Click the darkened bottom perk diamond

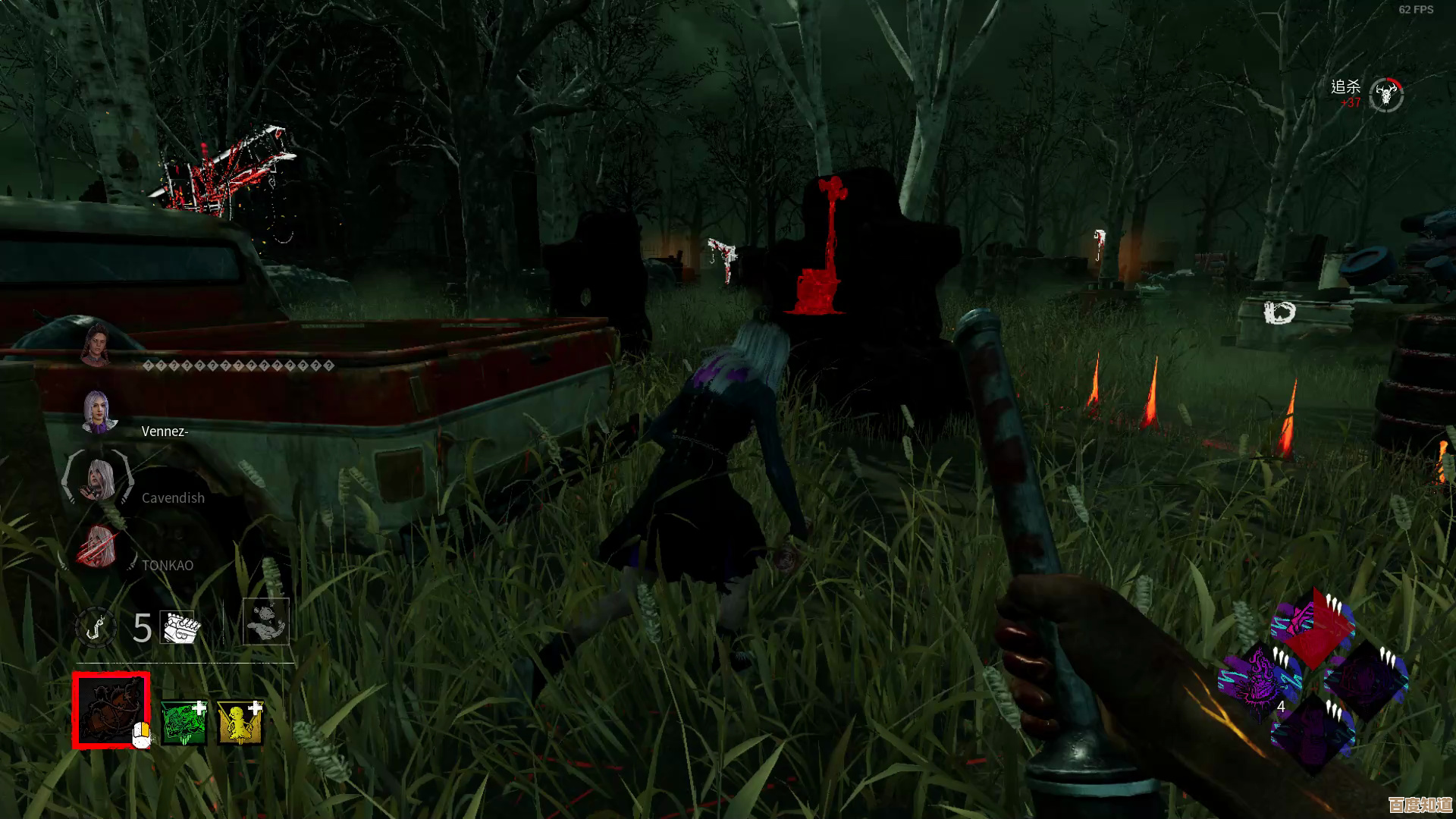point(1313,731)
